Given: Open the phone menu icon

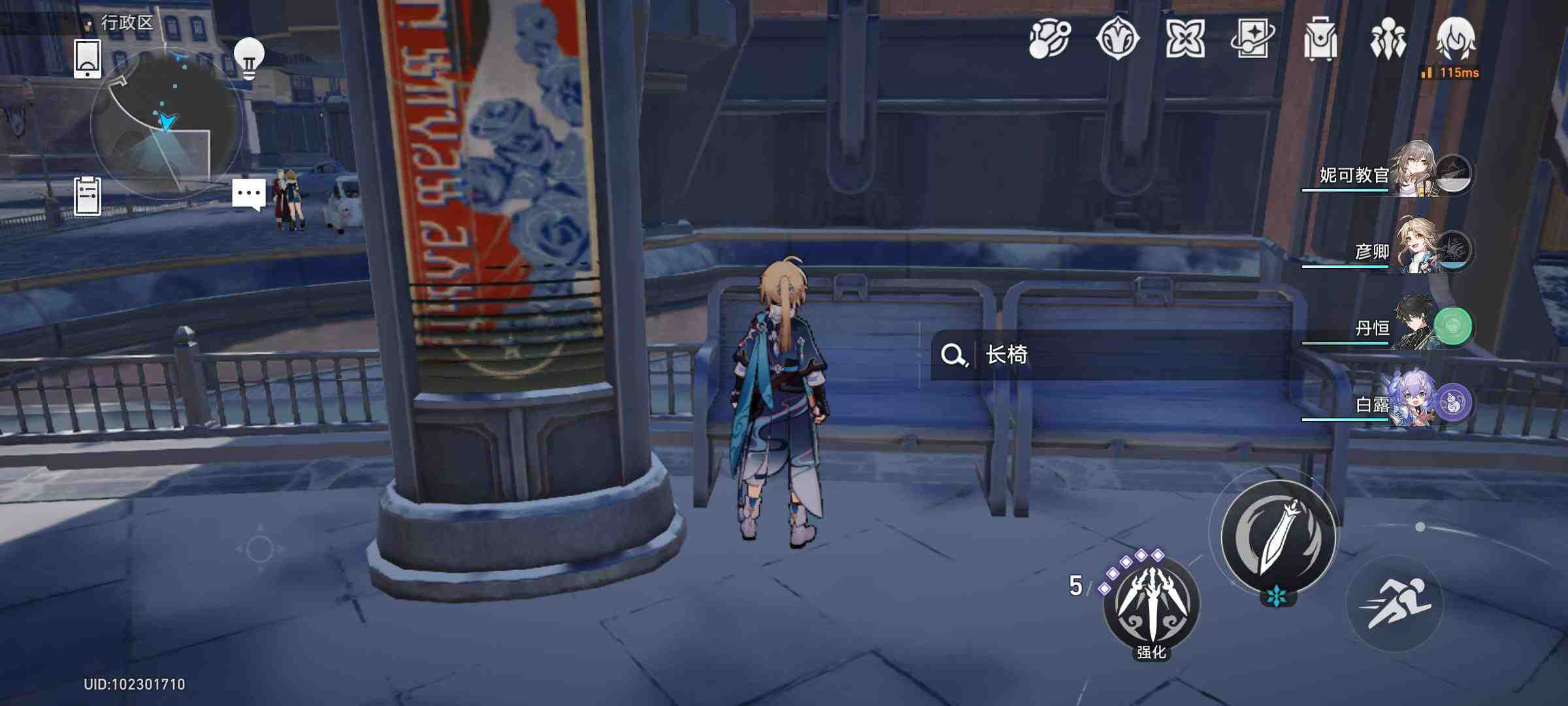Looking at the screenshot, I should (x=88, y=59).
